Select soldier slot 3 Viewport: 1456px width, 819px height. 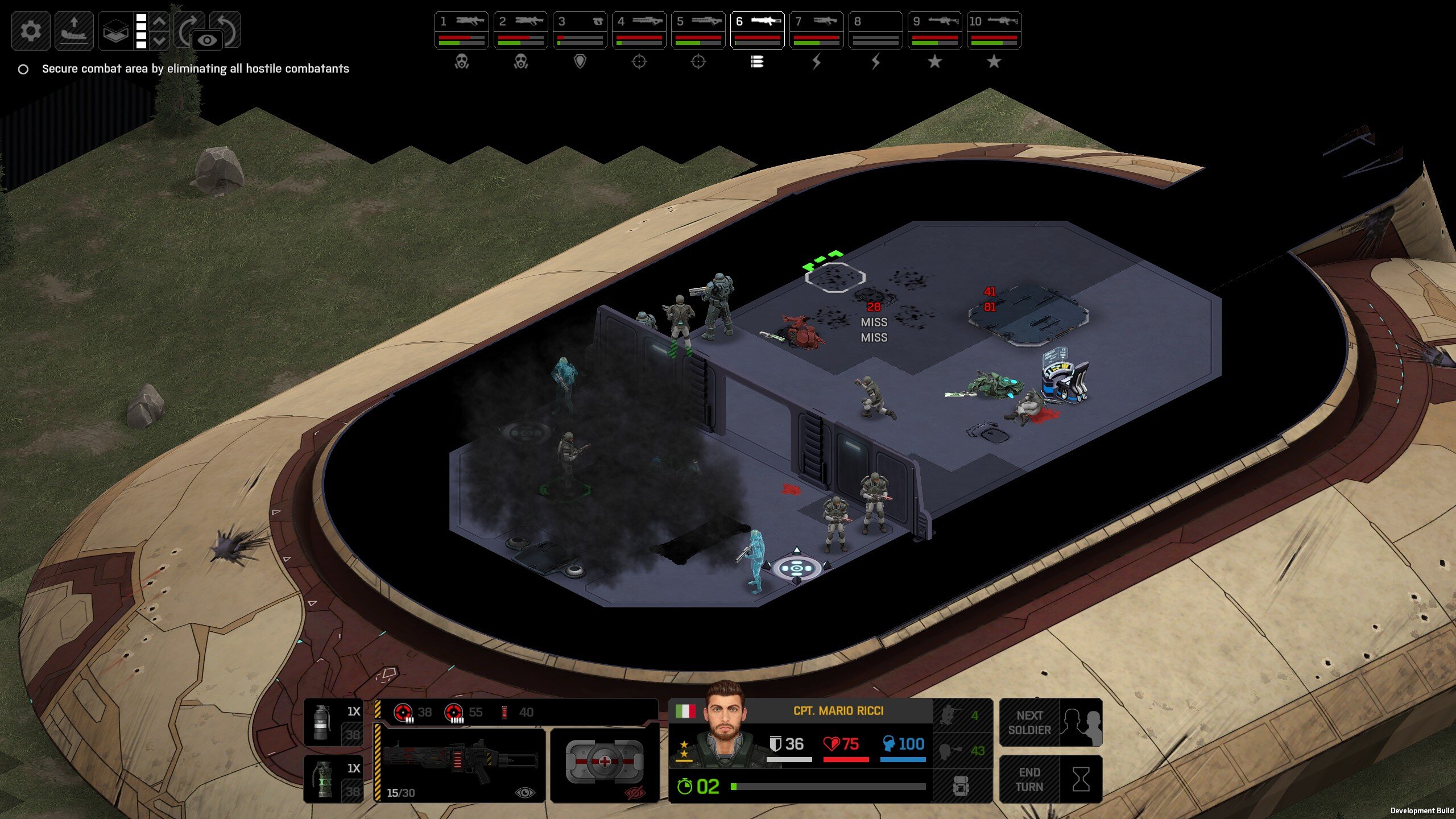click(580, 30)
